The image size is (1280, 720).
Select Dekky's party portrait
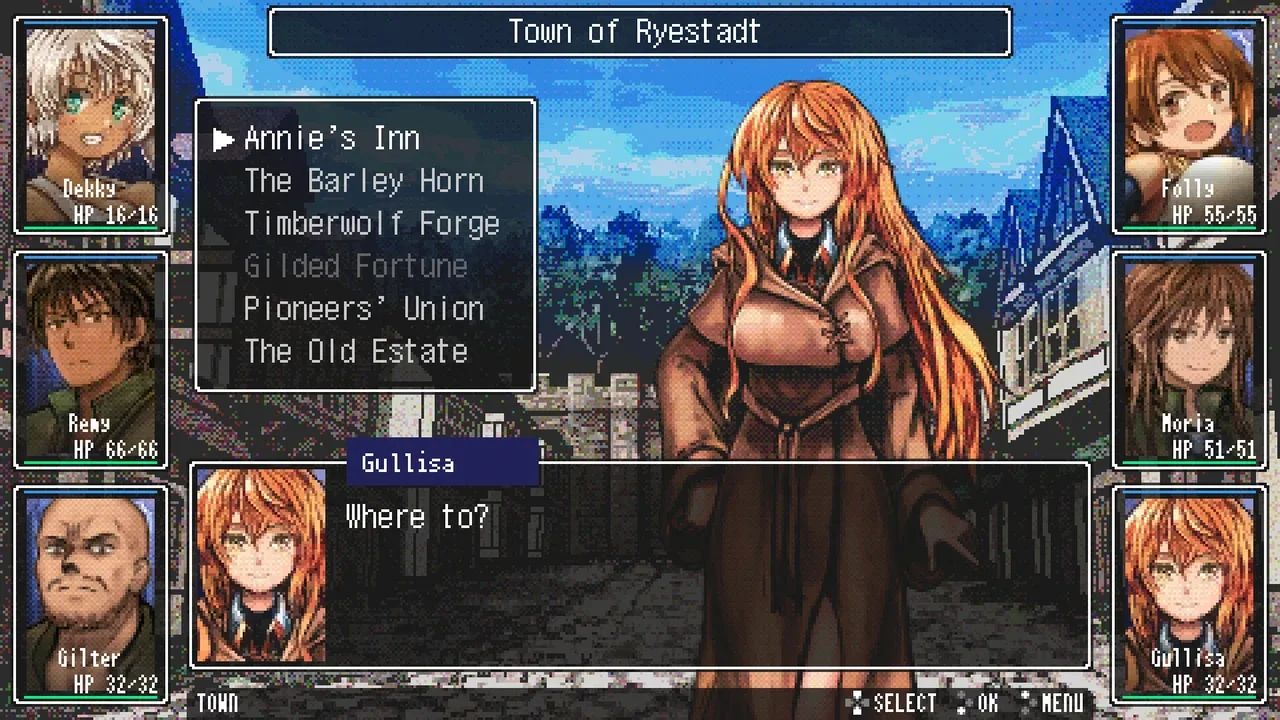[x=91, y=125]
